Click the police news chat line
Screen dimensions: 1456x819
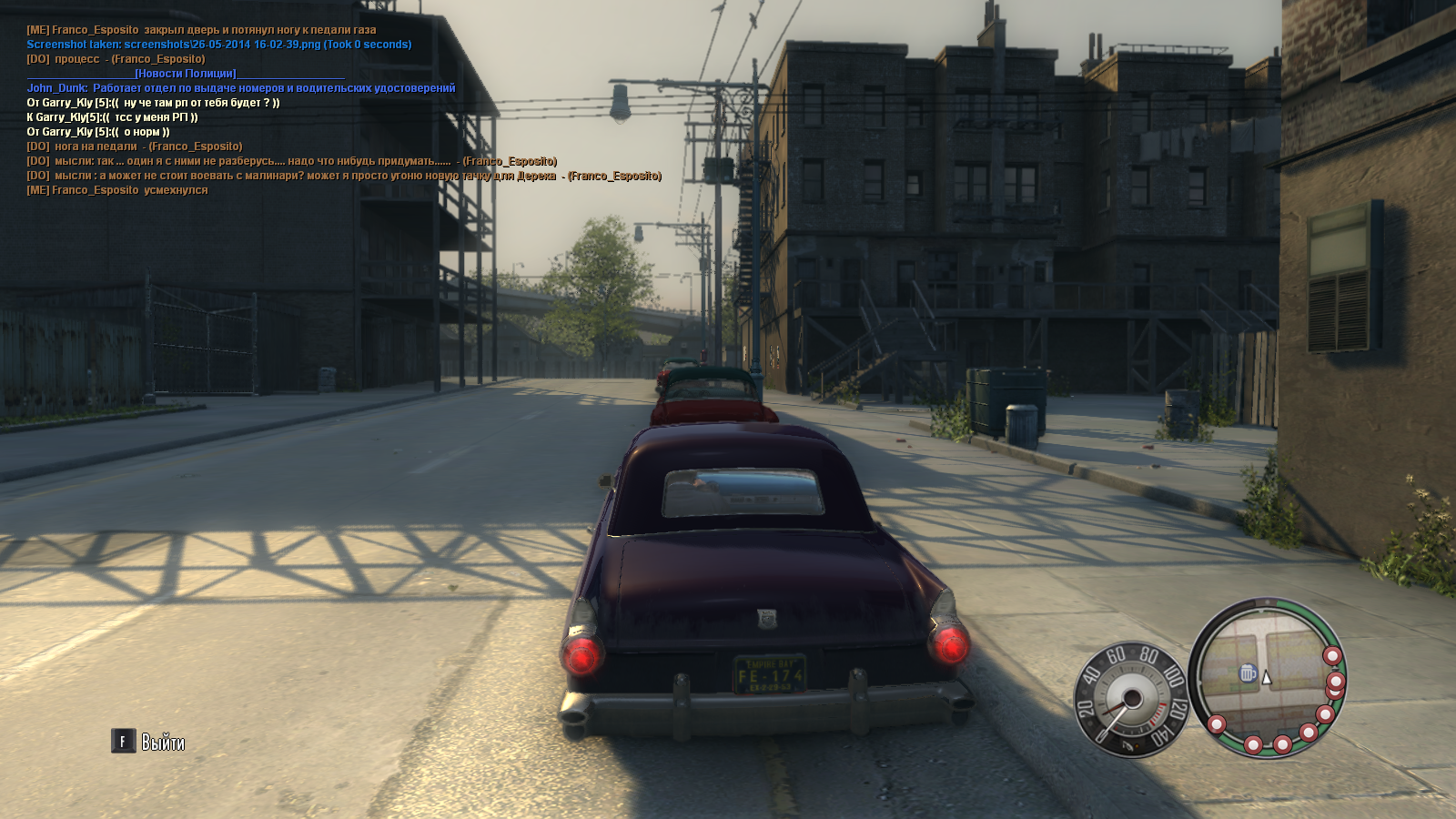pyautogui.click(x=186, y=74)
